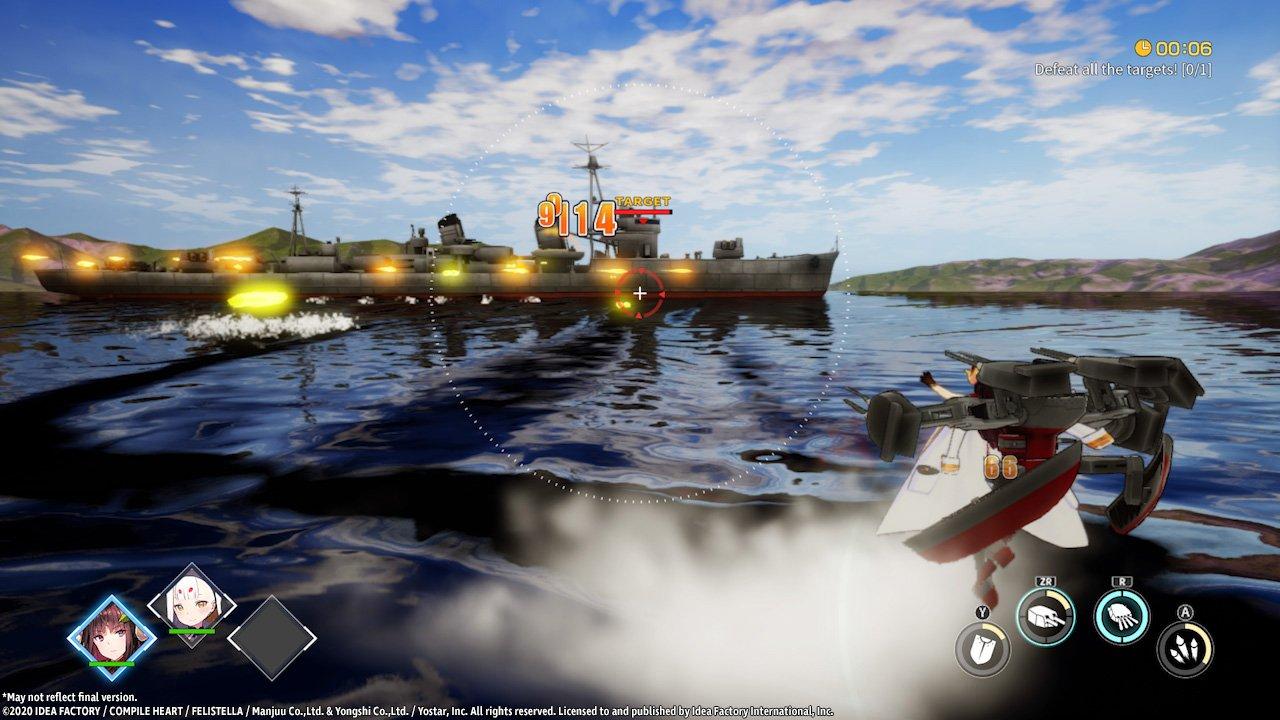Trigger the R claw special skill icon
This screenshot has height=720, width=1280.
coord(1121,618)
